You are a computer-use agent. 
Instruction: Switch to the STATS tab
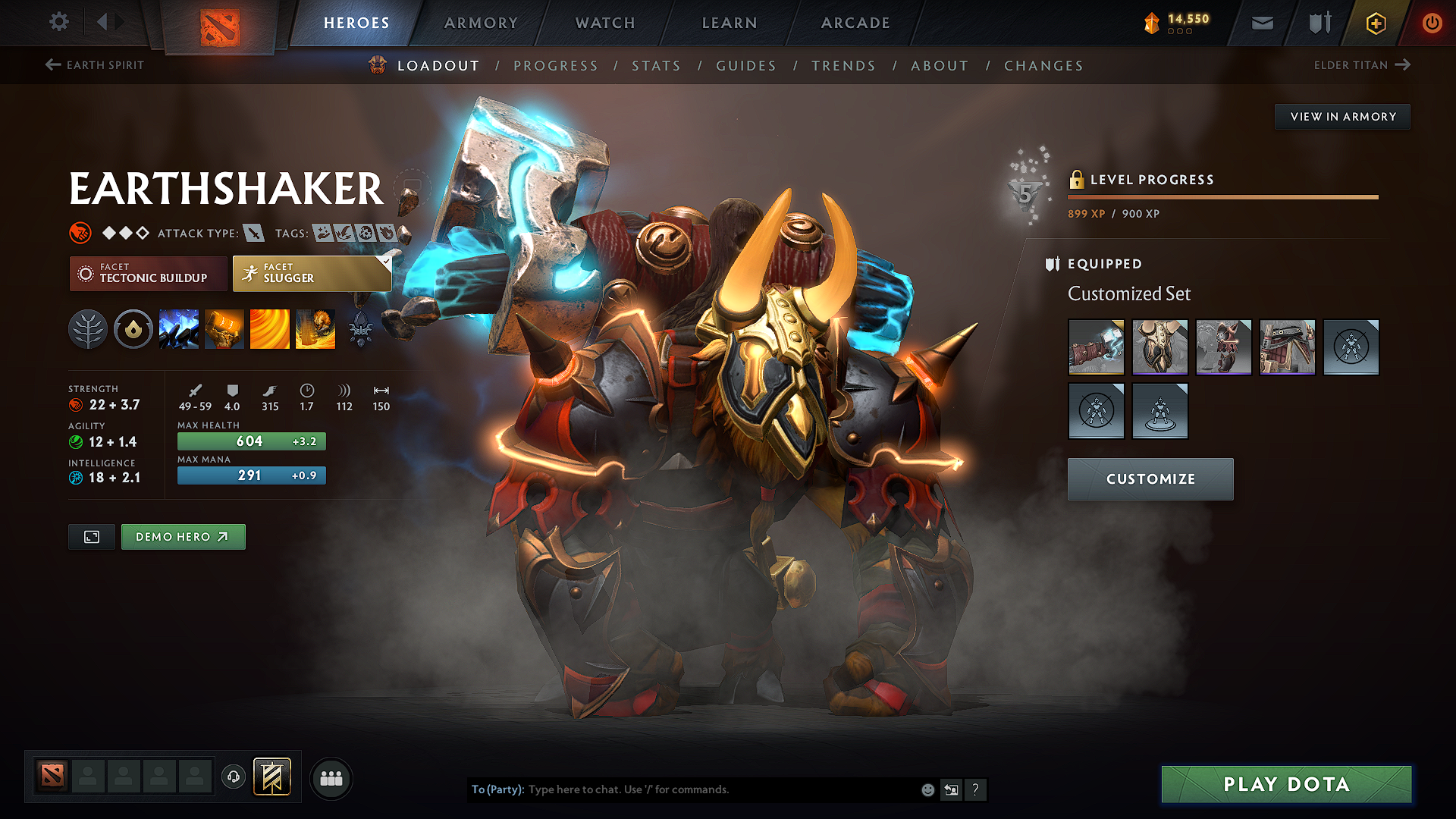[656, 66]
